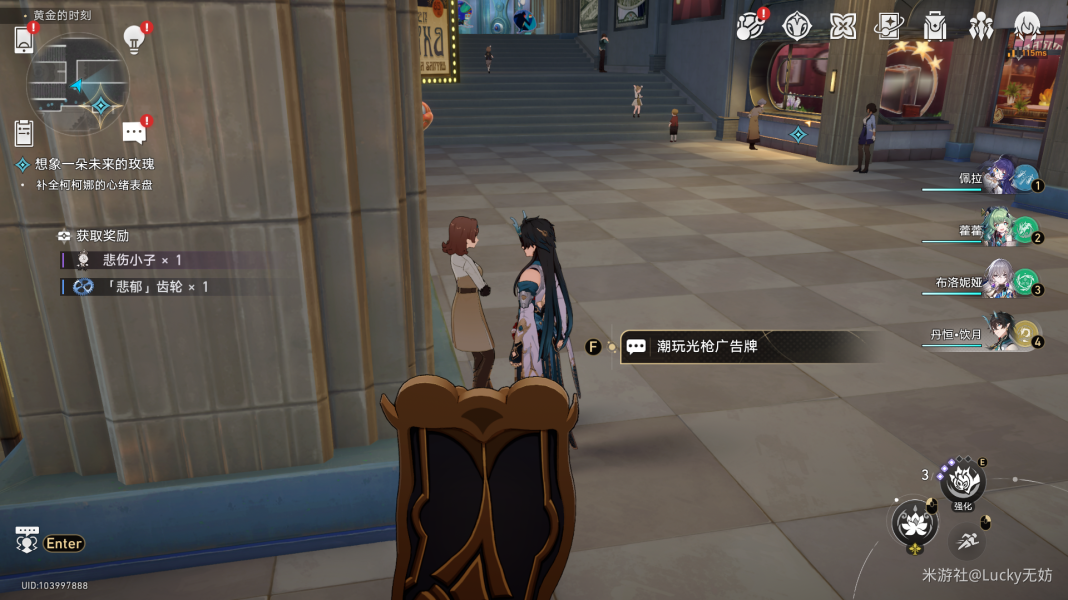This screenshot has height=600, width=1068.
Task: Open the round emblem compass icon
Action: (796, 26)
